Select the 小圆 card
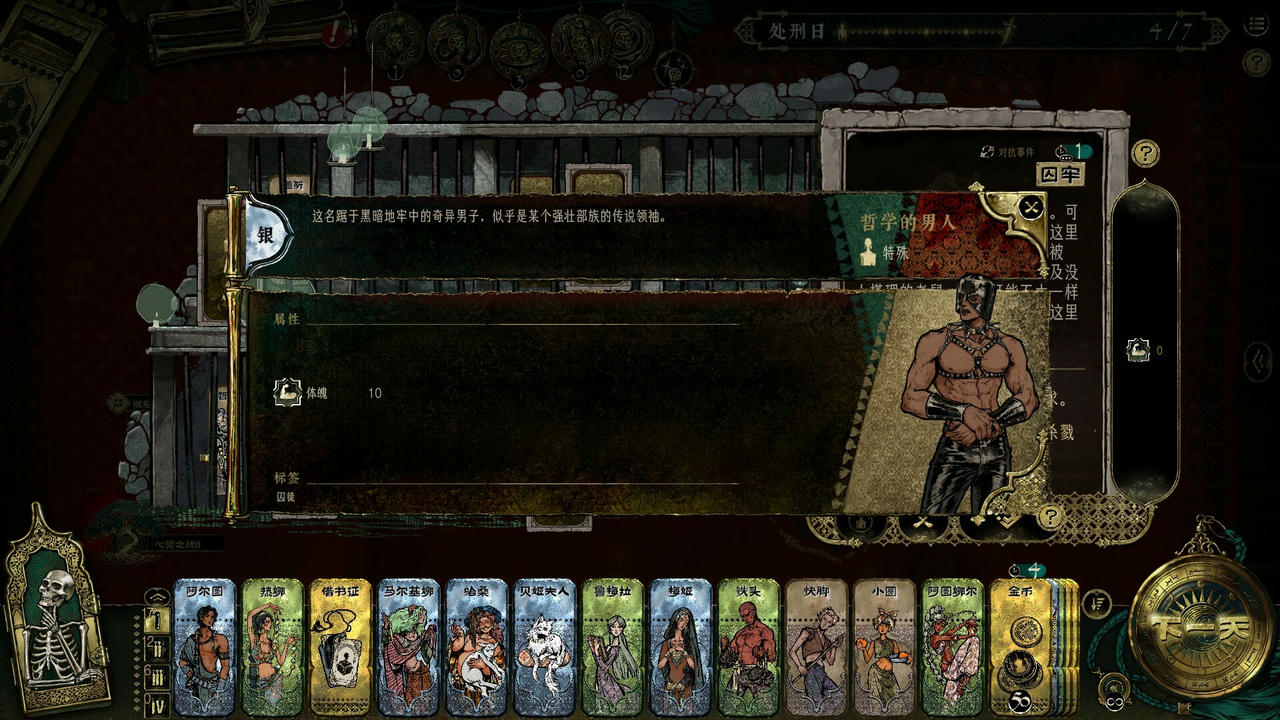 point(884,647)
